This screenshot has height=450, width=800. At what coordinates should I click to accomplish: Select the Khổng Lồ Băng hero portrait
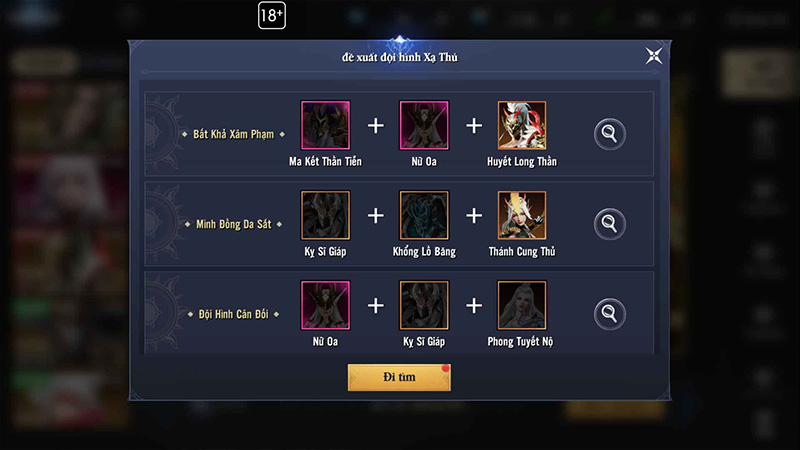pos(424,215)
